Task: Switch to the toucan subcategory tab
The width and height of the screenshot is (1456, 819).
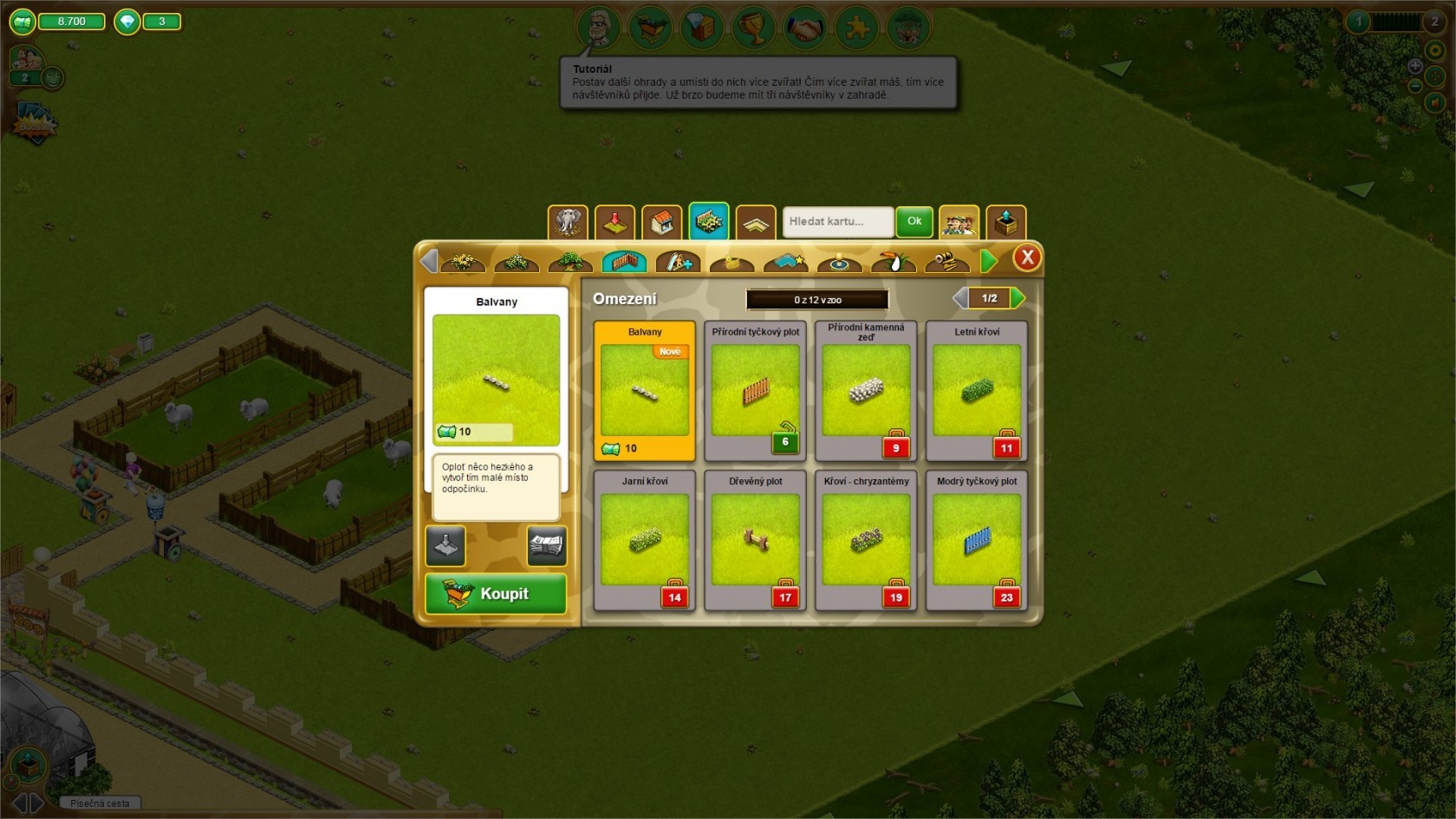Action: 893,261
